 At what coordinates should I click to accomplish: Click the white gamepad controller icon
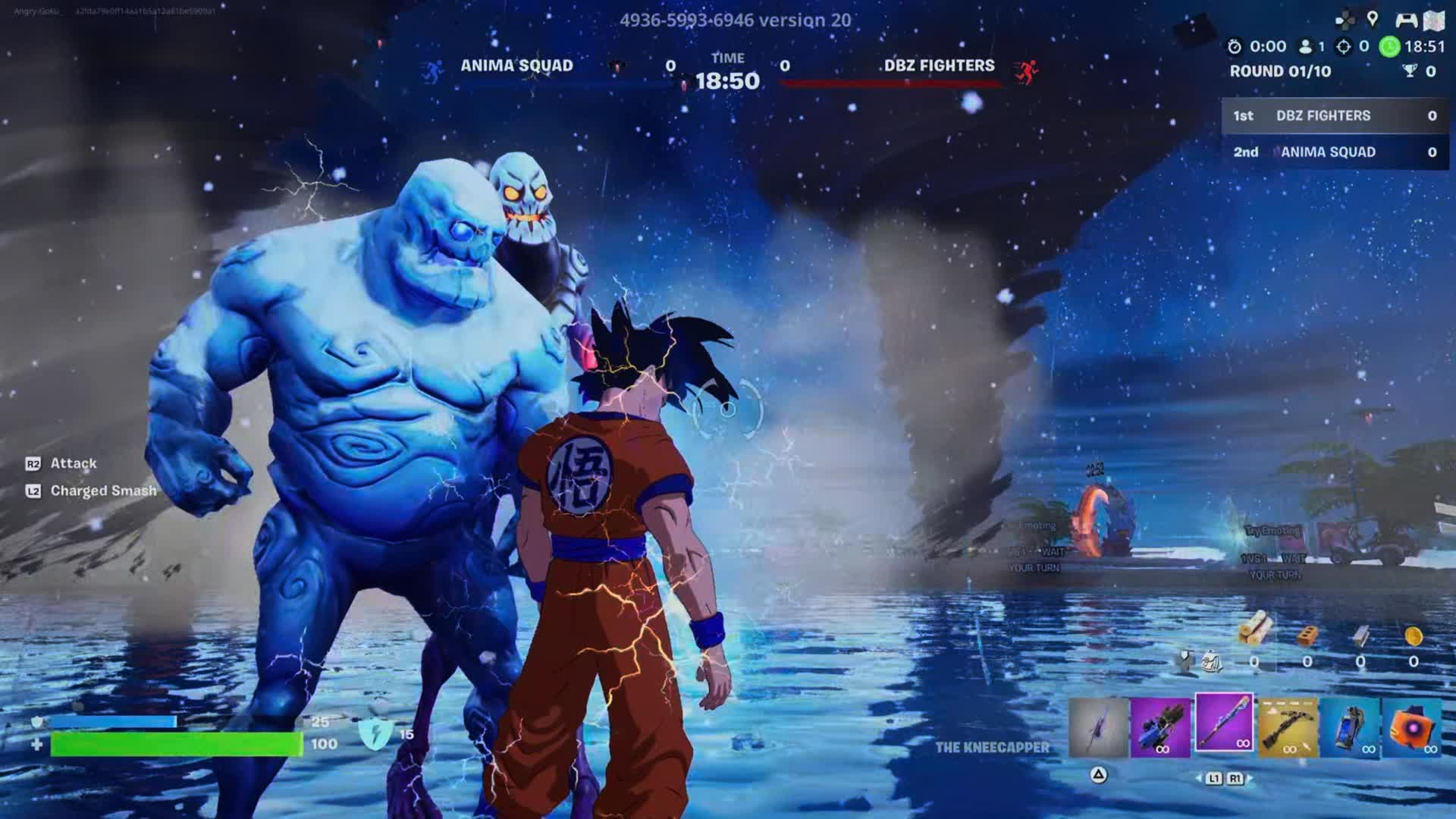point(1406,20)
